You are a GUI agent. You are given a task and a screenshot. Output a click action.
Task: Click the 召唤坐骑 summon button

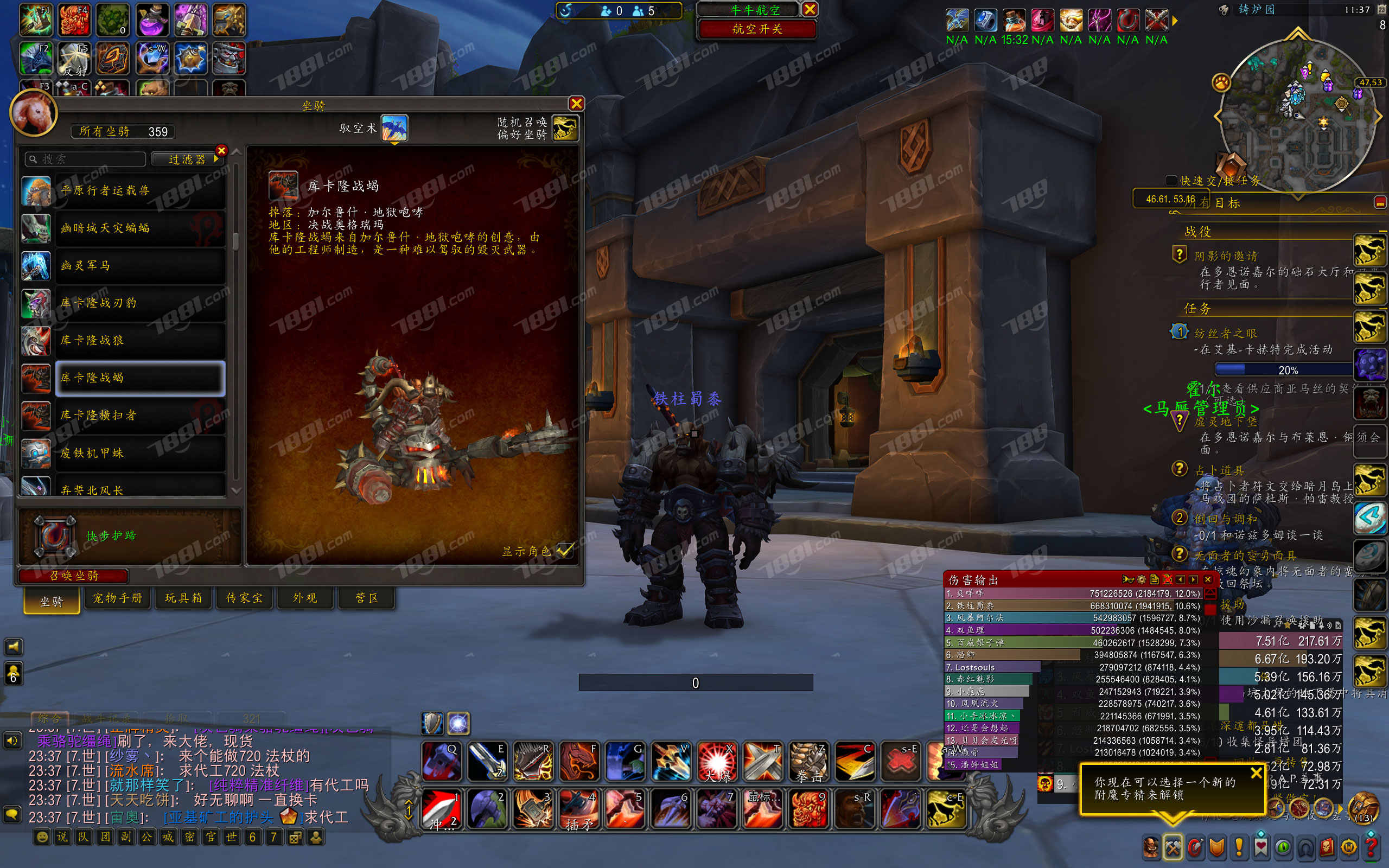click(x=73, y=575)
